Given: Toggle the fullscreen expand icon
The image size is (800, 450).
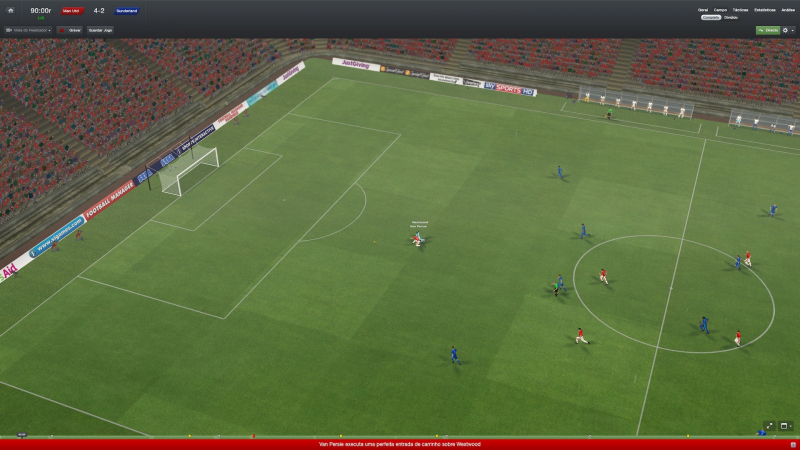Looking at the screenshot, I should tap(769, 426).
